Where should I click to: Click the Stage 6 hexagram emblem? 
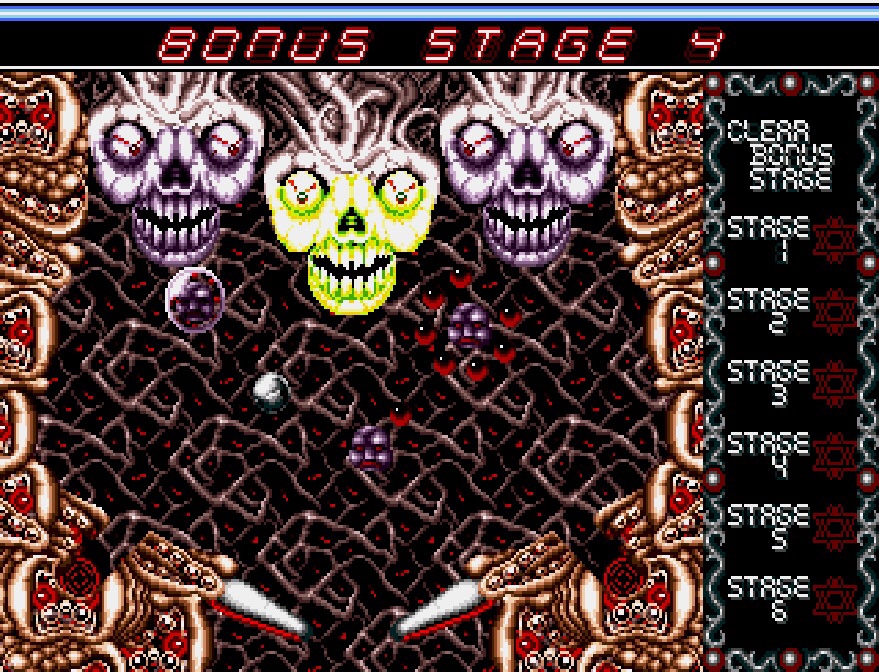tap(833, 598)
